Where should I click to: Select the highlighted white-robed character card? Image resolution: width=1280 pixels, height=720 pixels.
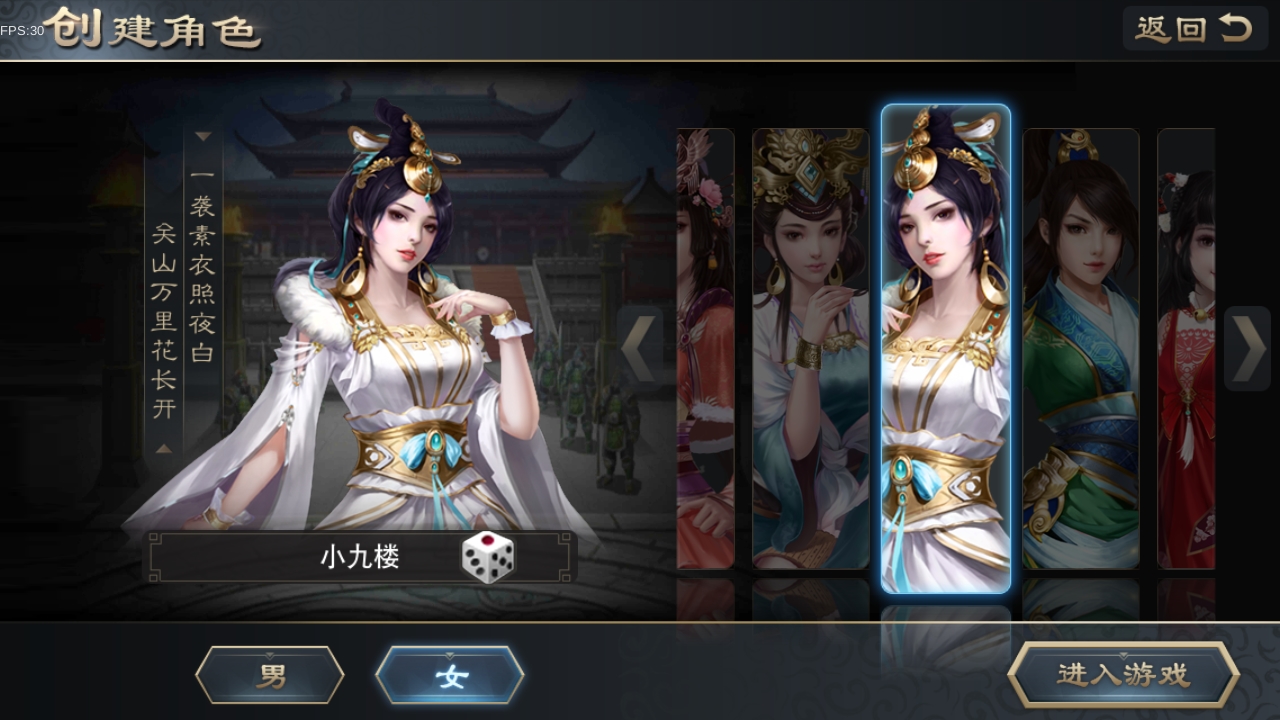pos(945,348)
